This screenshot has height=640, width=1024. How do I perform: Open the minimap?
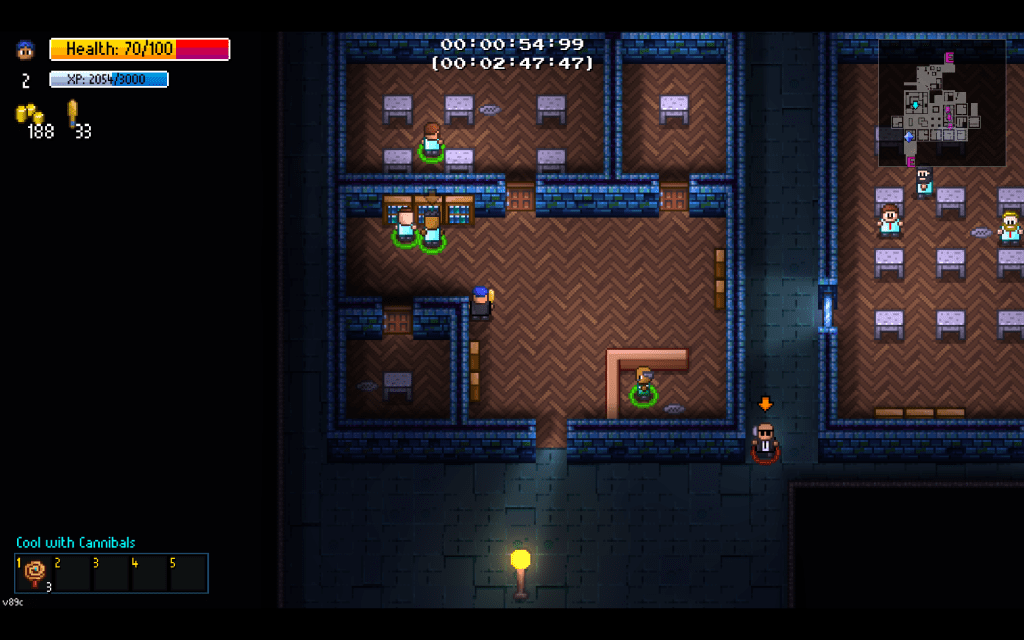coord(942,103)
